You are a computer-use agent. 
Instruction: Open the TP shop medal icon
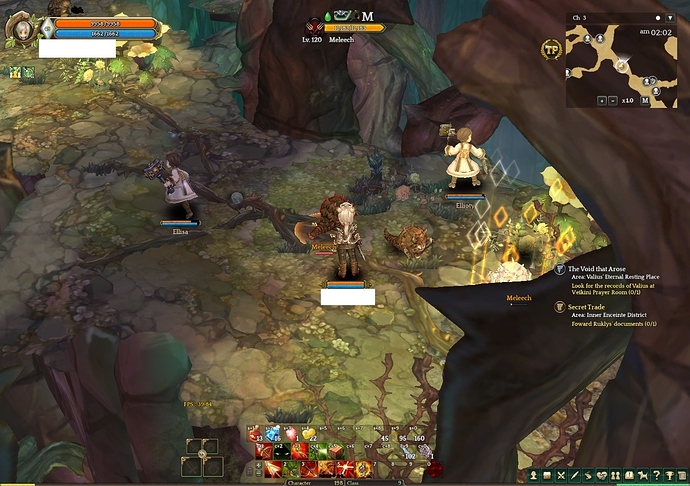tap(550, 48)
